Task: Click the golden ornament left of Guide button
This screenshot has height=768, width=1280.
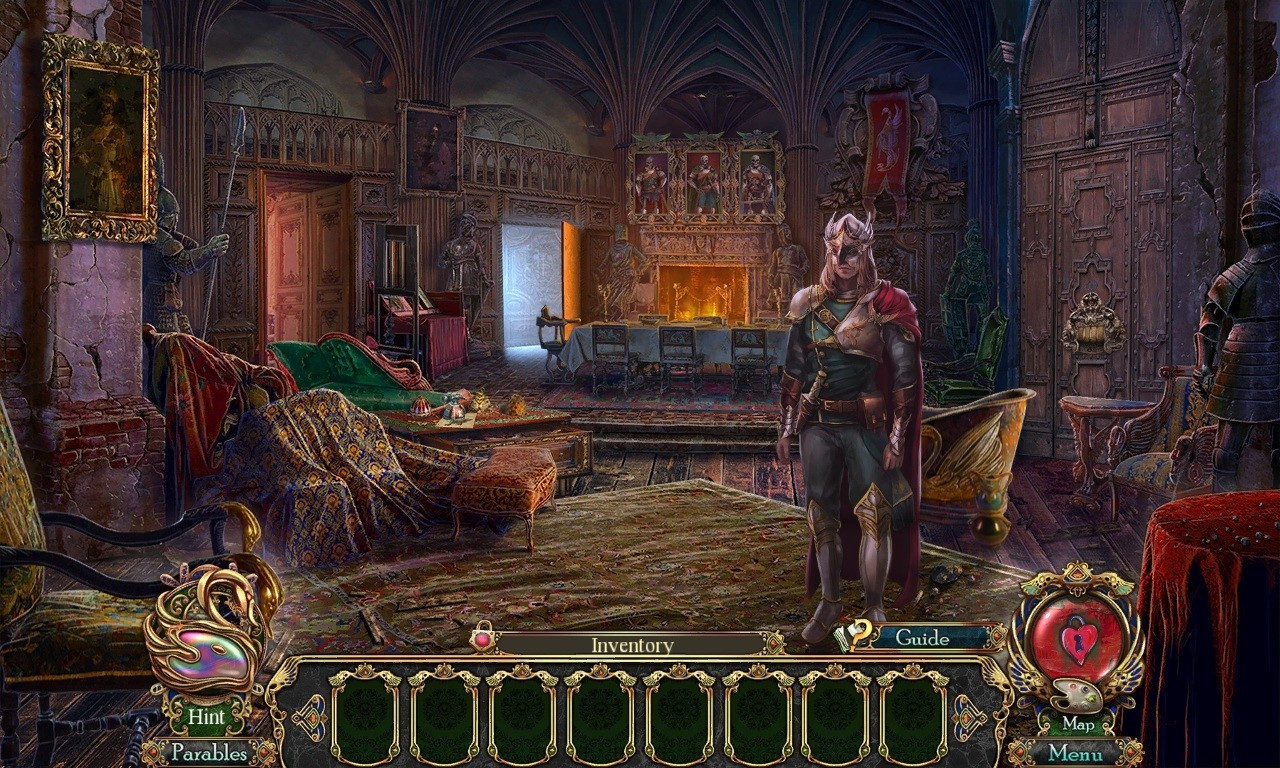Action: click(776, 642)
